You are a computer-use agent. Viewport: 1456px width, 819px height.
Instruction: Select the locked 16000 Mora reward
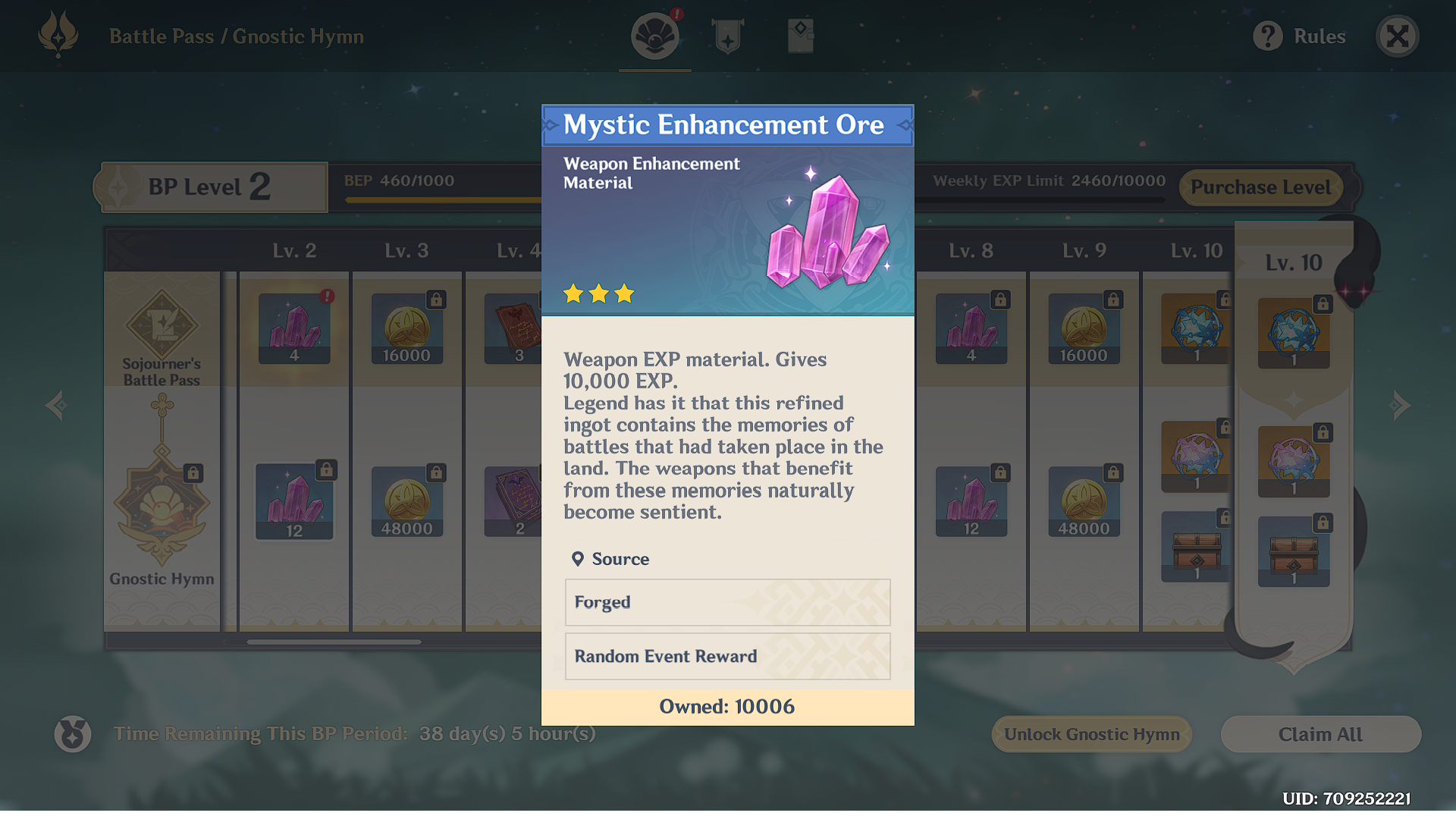407,328
